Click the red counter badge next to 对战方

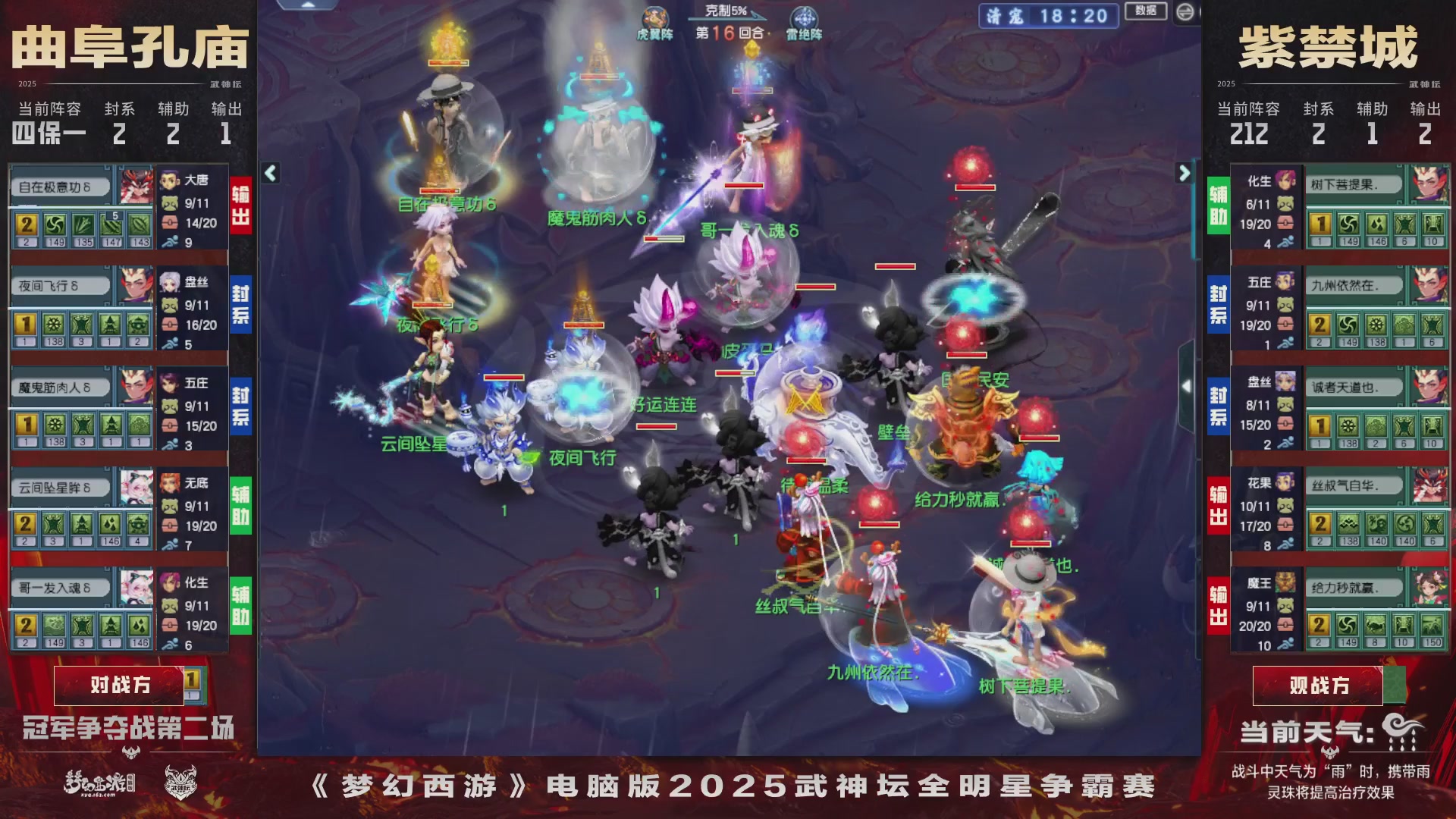pos(193,684)
